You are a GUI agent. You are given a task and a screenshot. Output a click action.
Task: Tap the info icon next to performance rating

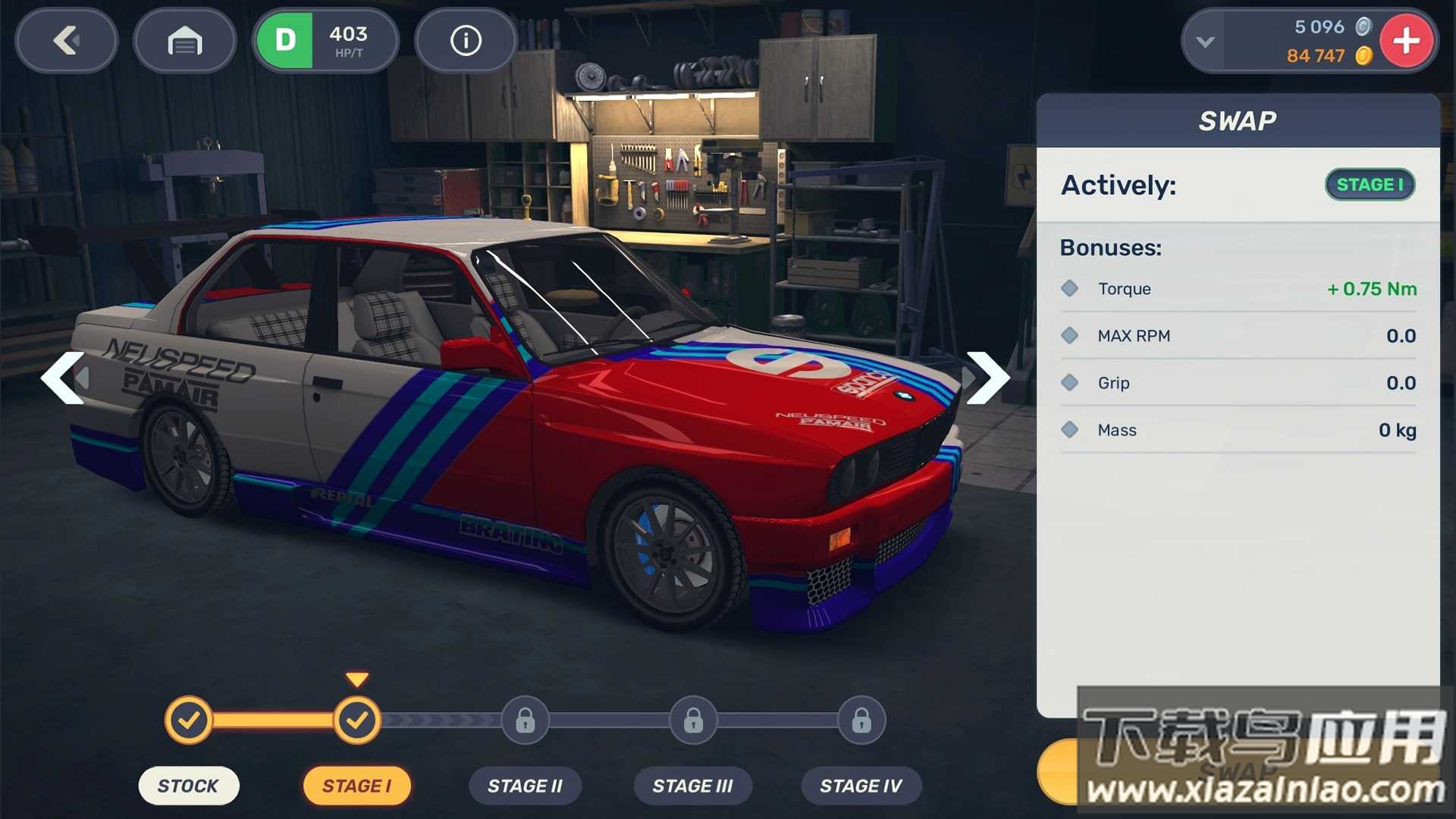(465, 41)
